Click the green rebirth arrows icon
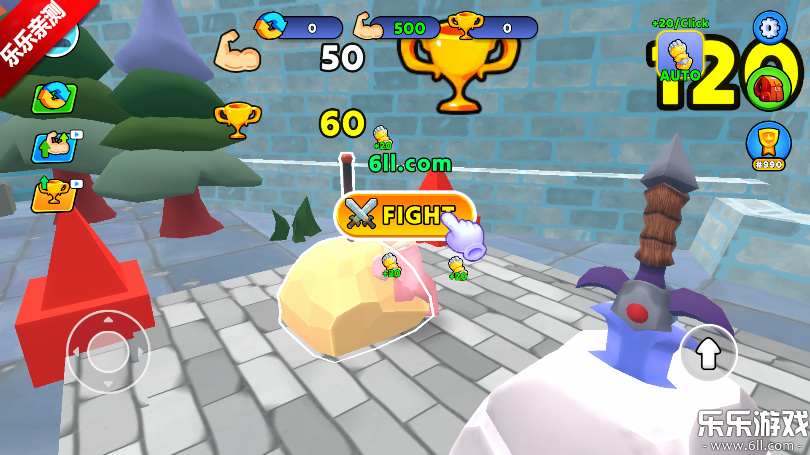The width and height of the screenshot is (810, 455). 55,98
